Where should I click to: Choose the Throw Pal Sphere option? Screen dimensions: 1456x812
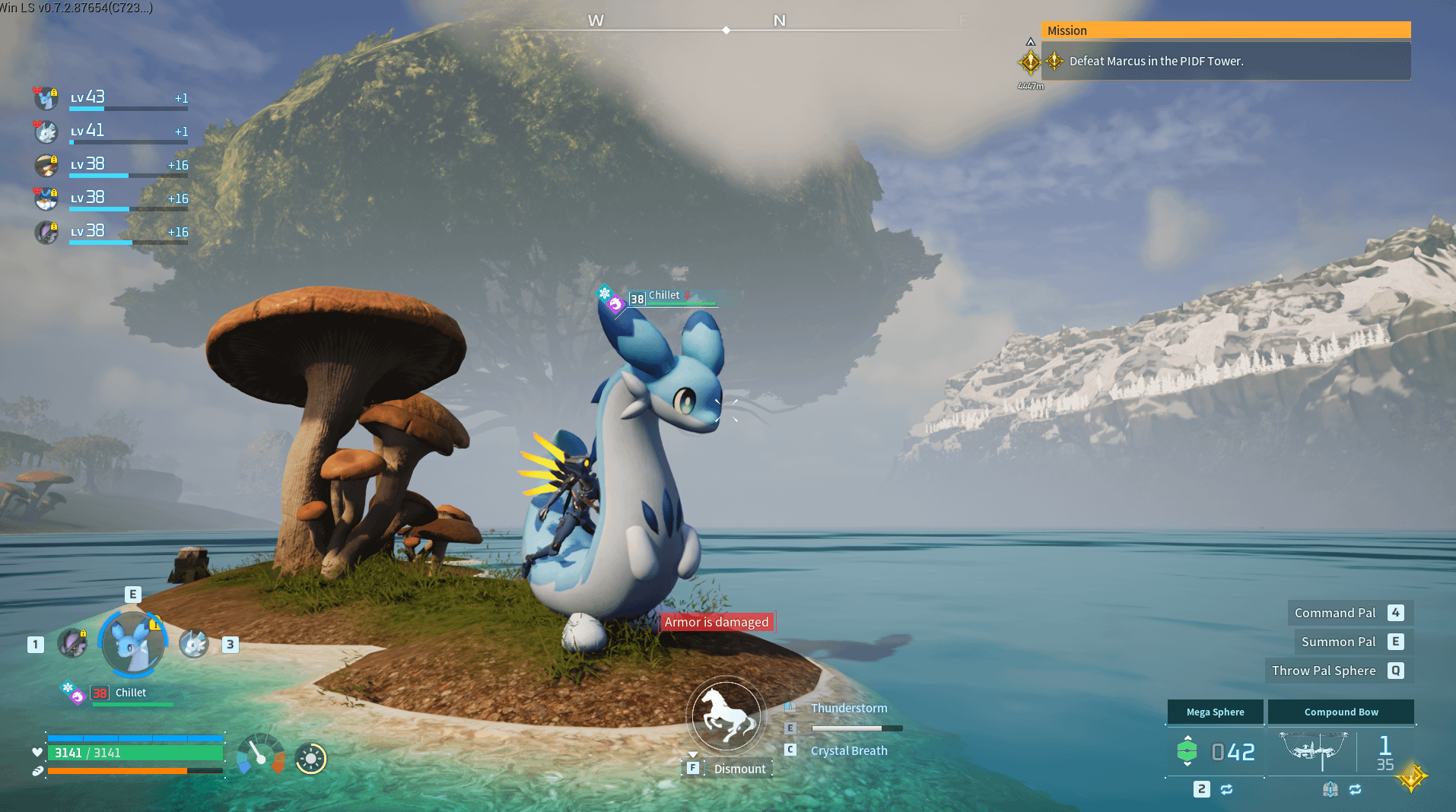click(x=1324, y=671)
